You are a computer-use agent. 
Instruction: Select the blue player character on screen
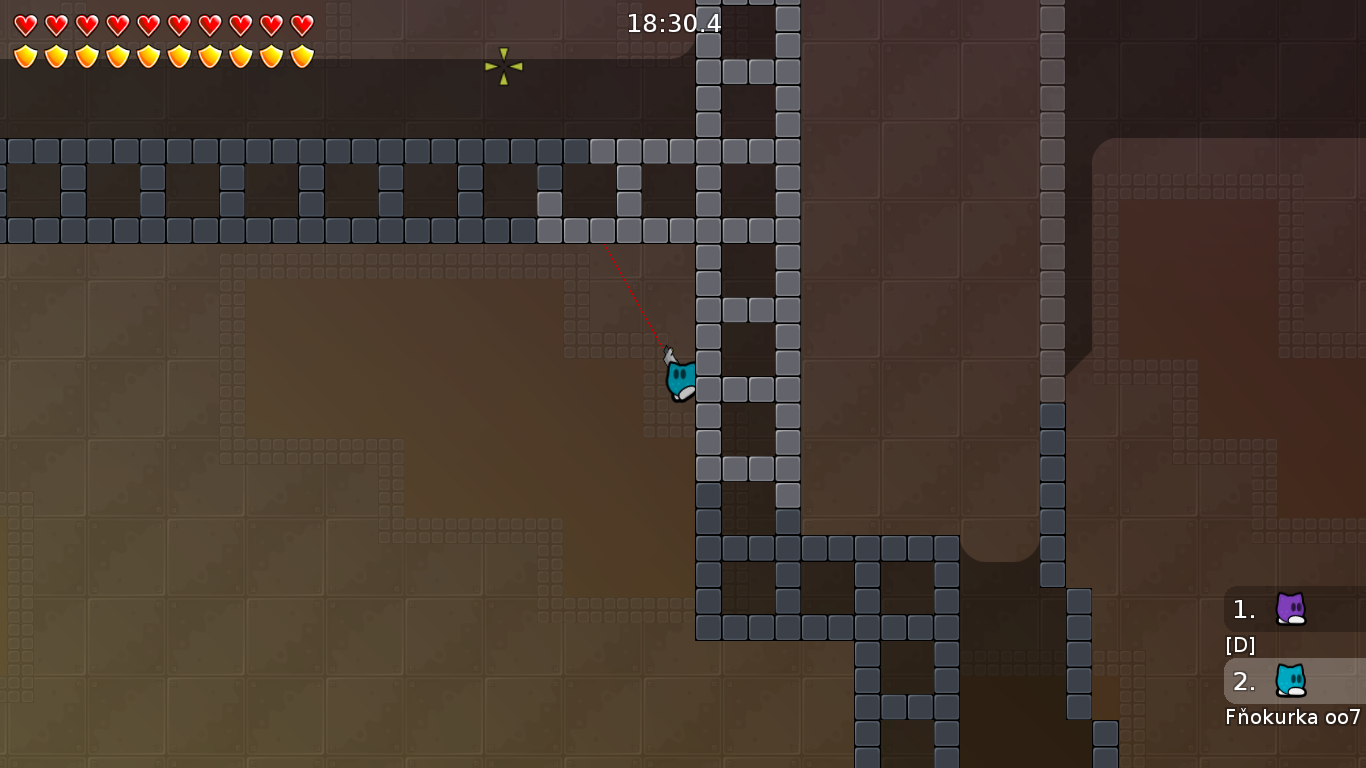tap(681, 378)
